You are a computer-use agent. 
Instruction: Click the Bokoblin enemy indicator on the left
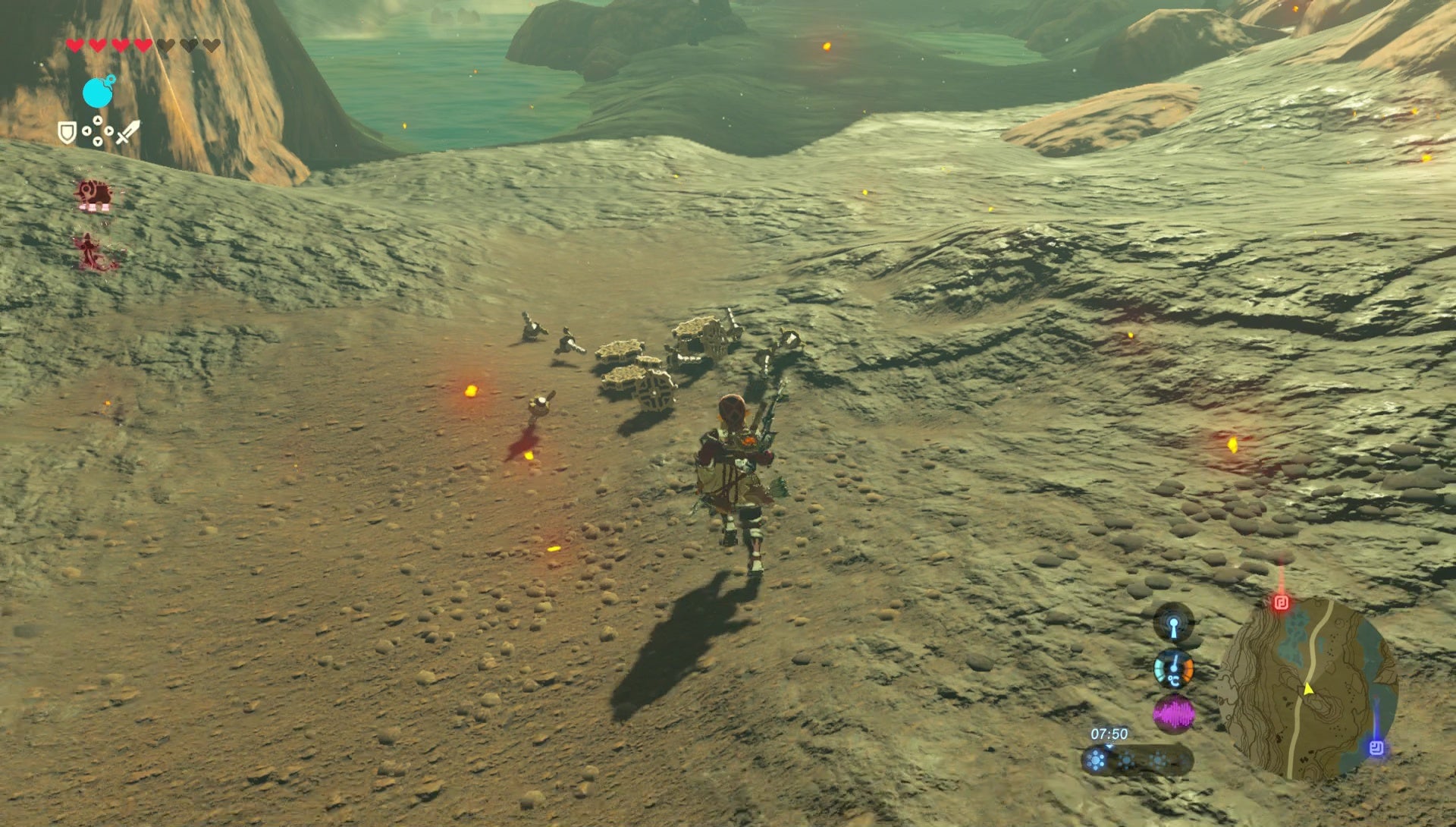coord(96,194)
